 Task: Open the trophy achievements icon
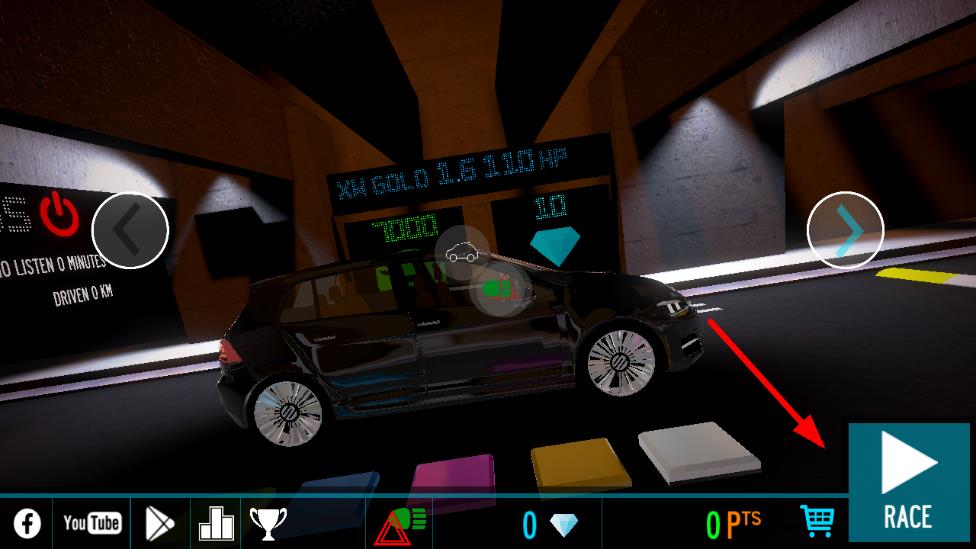[268, 523]
